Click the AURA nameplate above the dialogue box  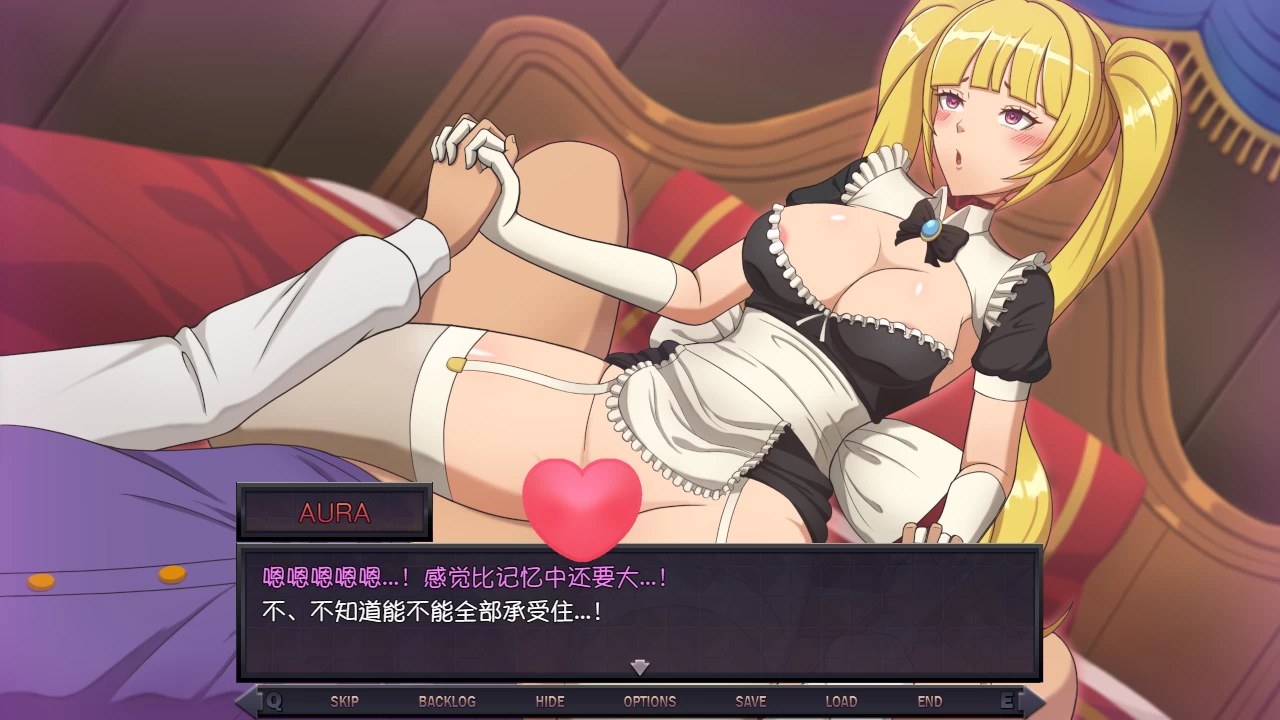(x=333, y=513)
